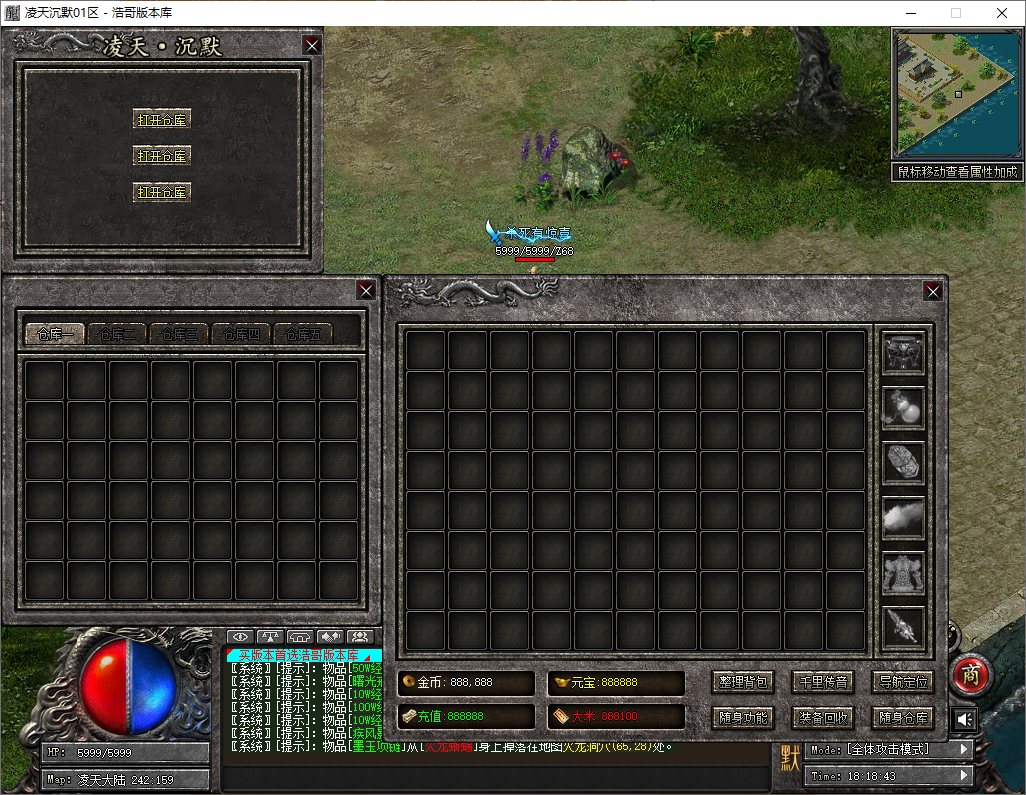Image resolution: width=1026 pixels, height=795 pixels.
Task: Select the gourd bottle icon in the bag sidebar
Action: tap(903, 407)
